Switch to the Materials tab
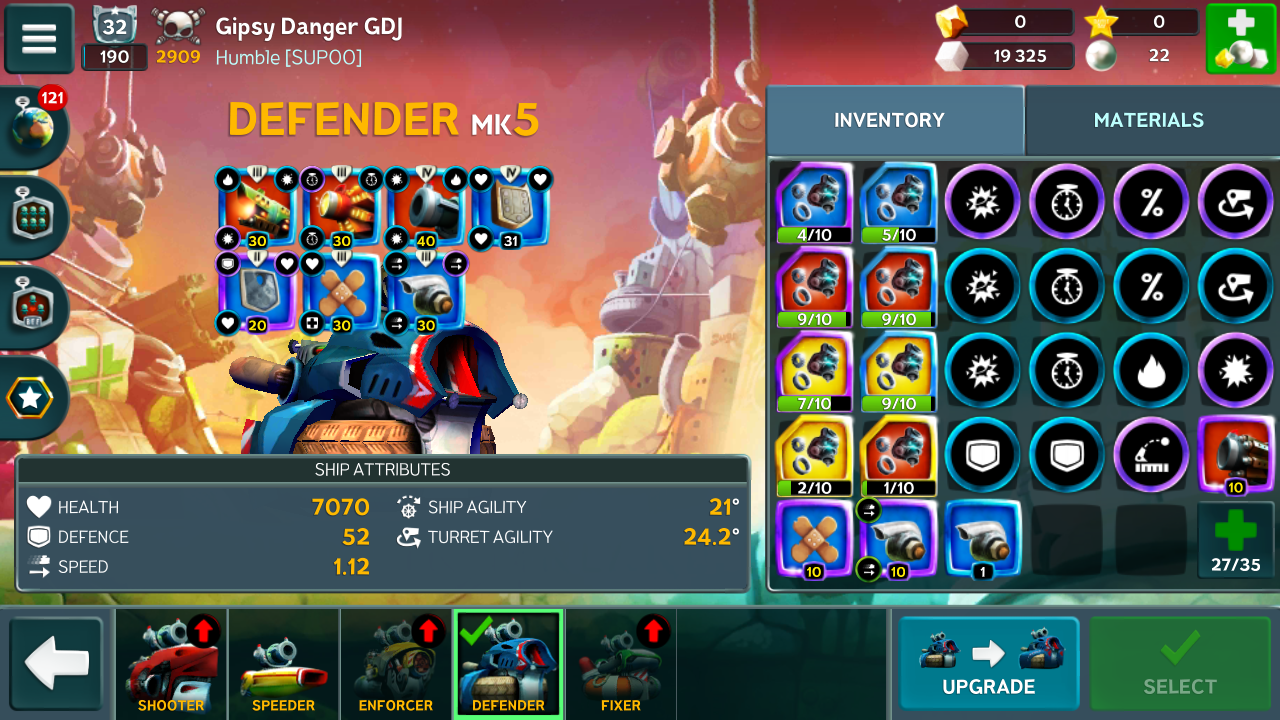 coord(1148,120)
